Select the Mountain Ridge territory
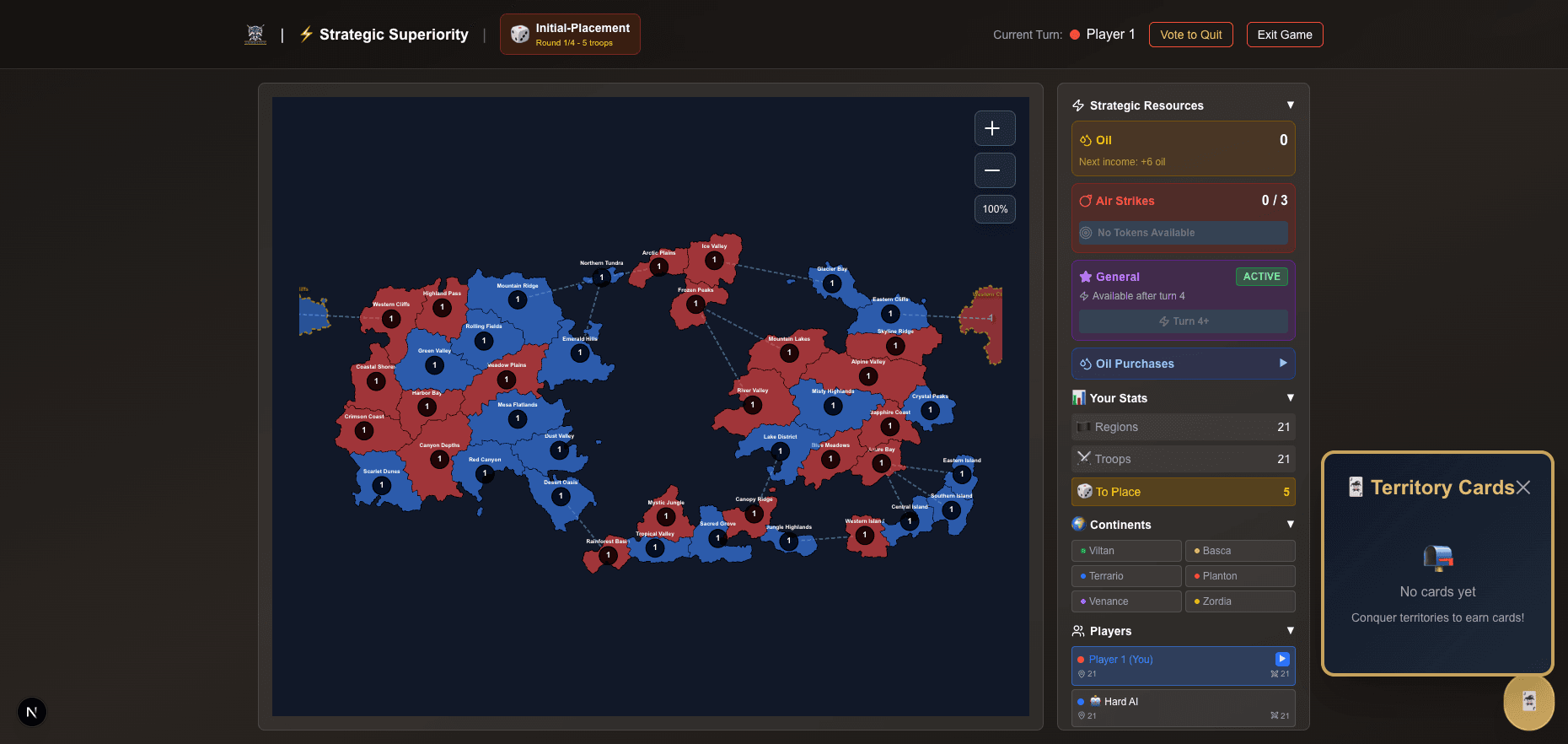The image size is (1568, 744). [518, 299]
